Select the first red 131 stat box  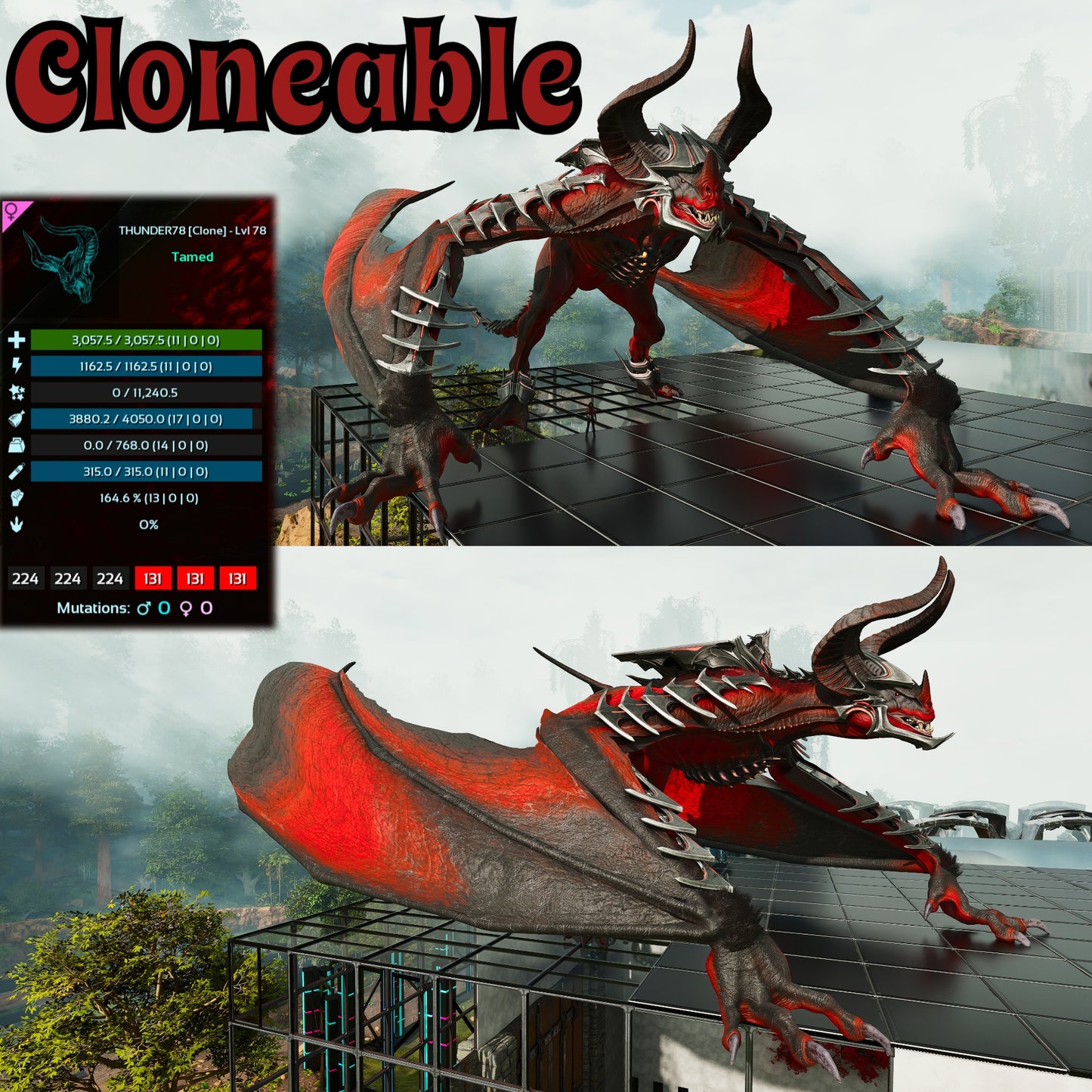click(152, 578)
